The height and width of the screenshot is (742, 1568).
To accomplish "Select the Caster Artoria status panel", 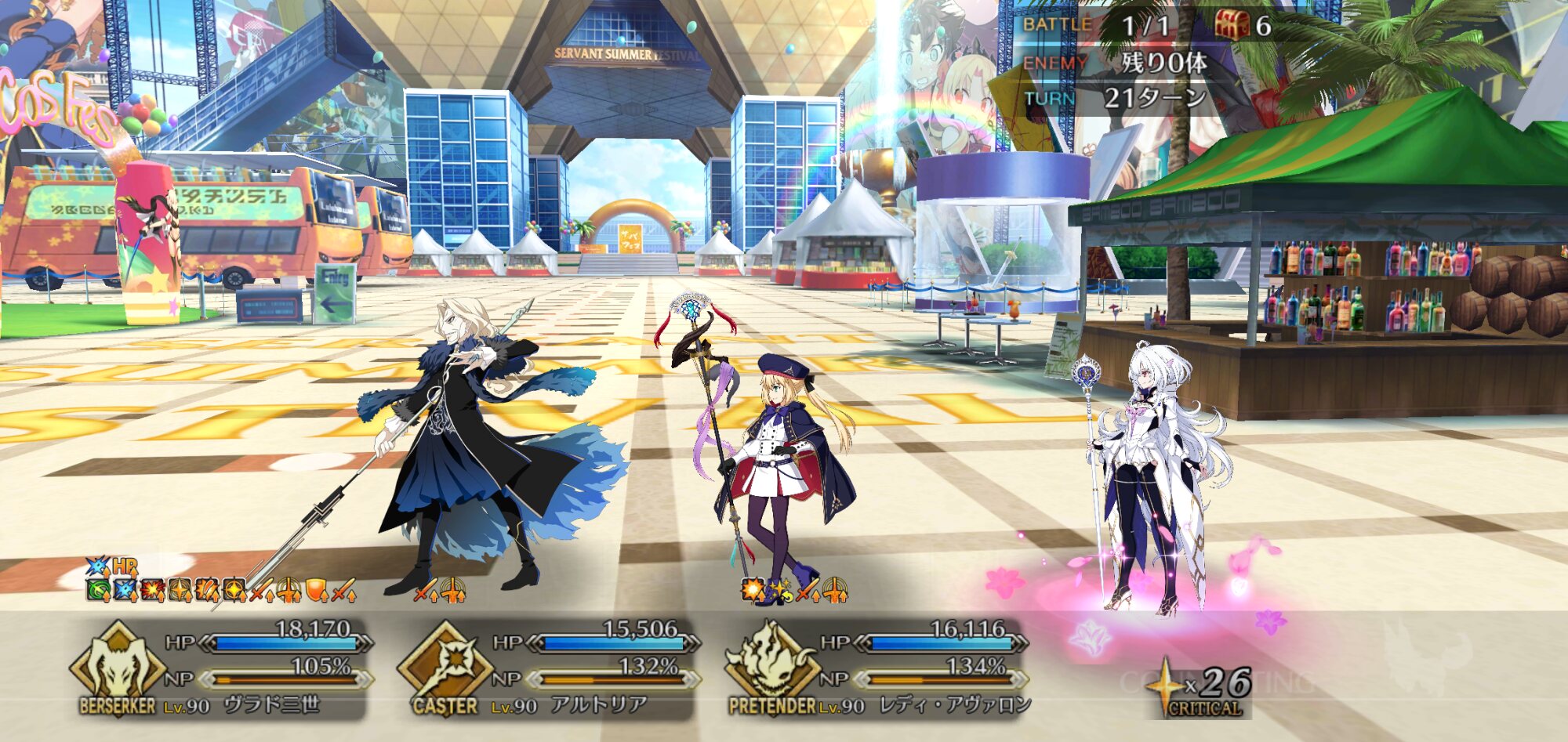I will (596, 668).
